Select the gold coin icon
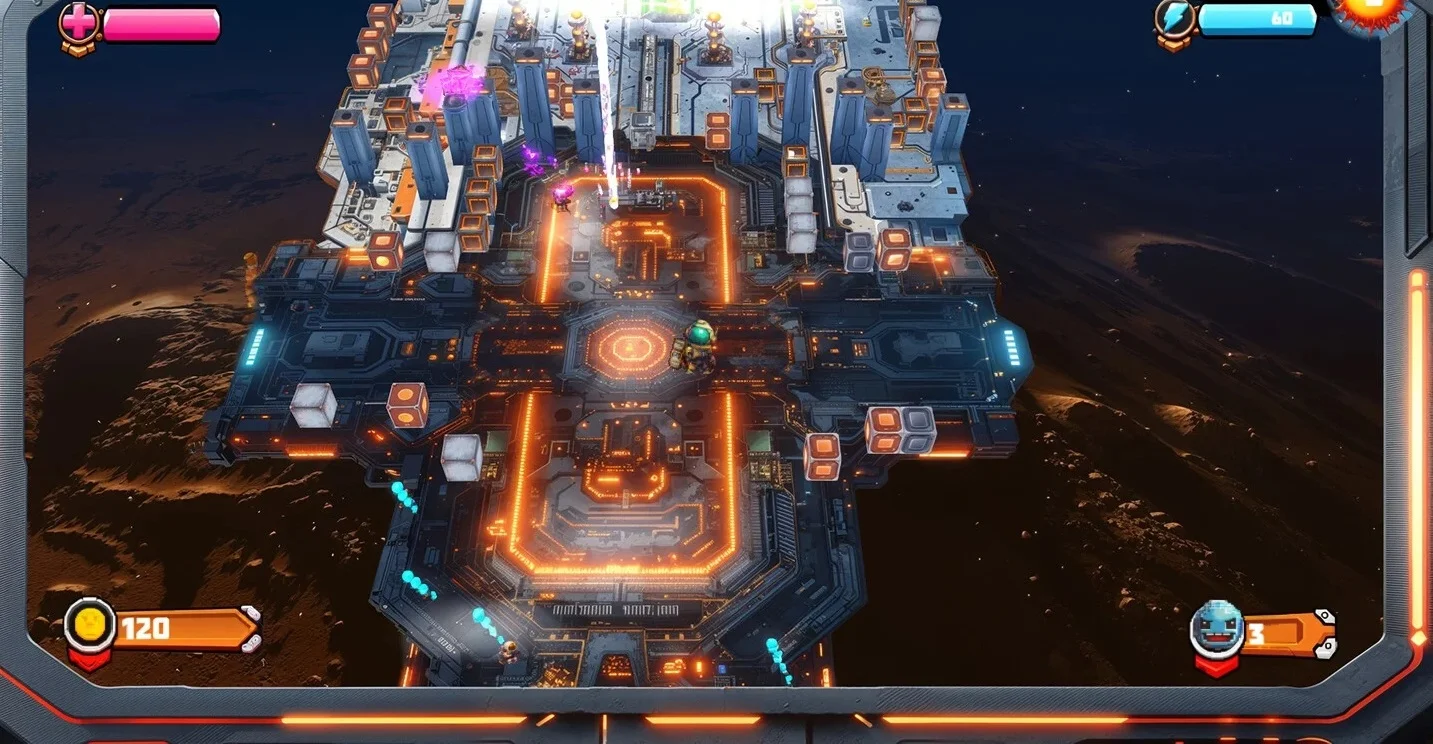Image resolution: width=1433 pixels, height=744 pixels. pos(87,625)
